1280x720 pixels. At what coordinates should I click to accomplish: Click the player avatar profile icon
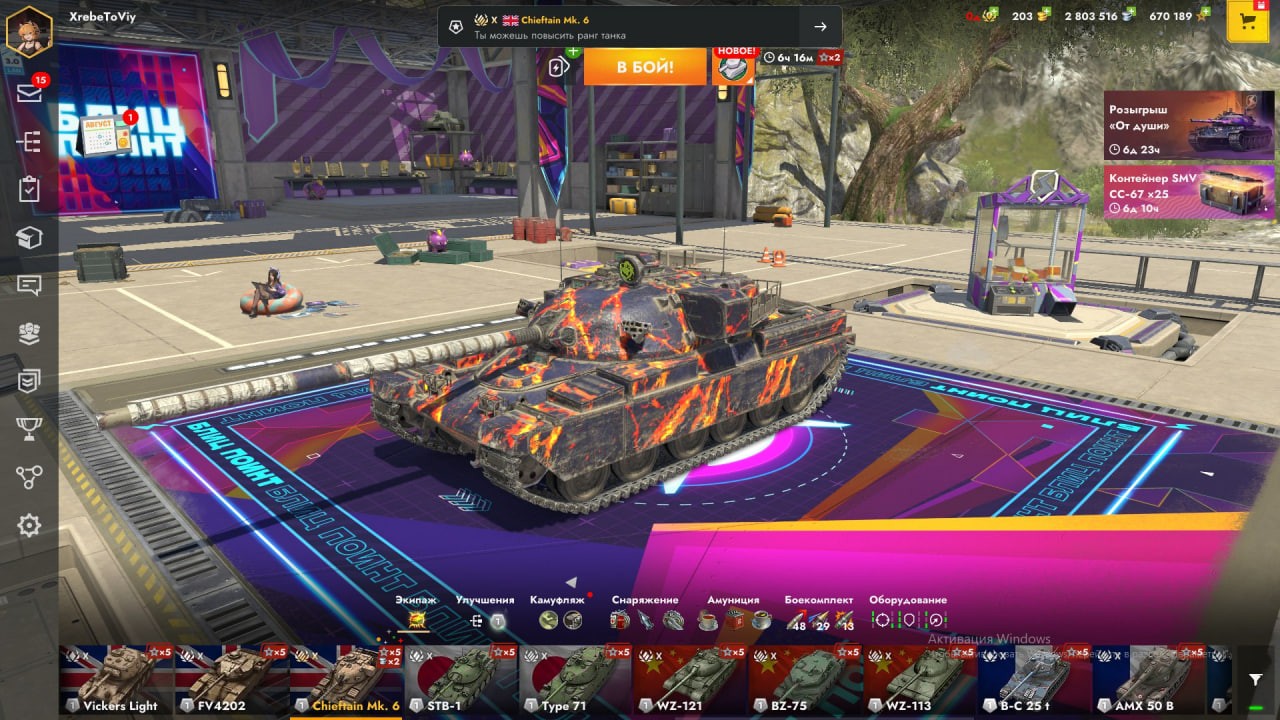[29, 31]
